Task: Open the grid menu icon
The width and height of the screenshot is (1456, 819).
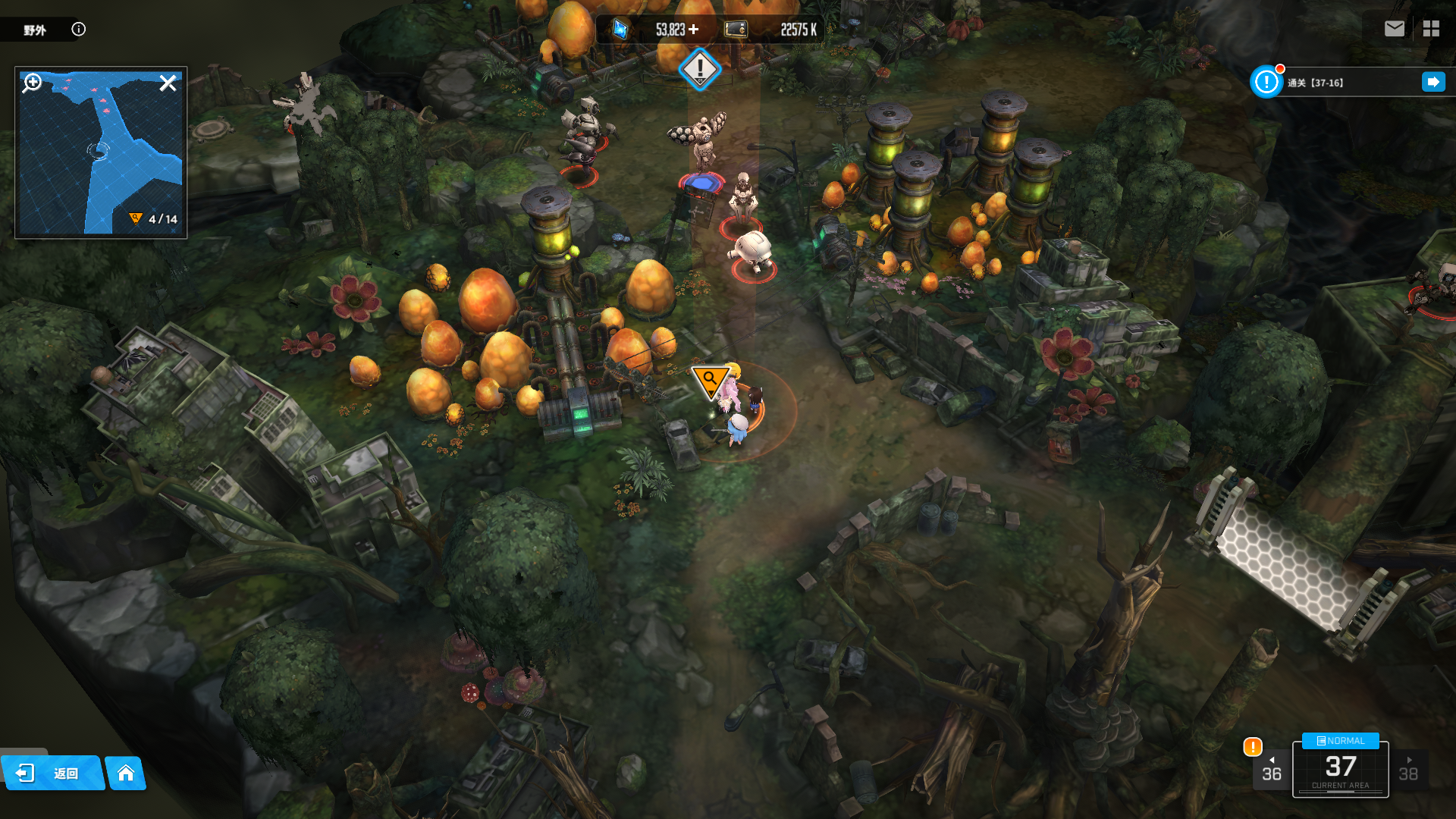Action: coord(1431,29)
